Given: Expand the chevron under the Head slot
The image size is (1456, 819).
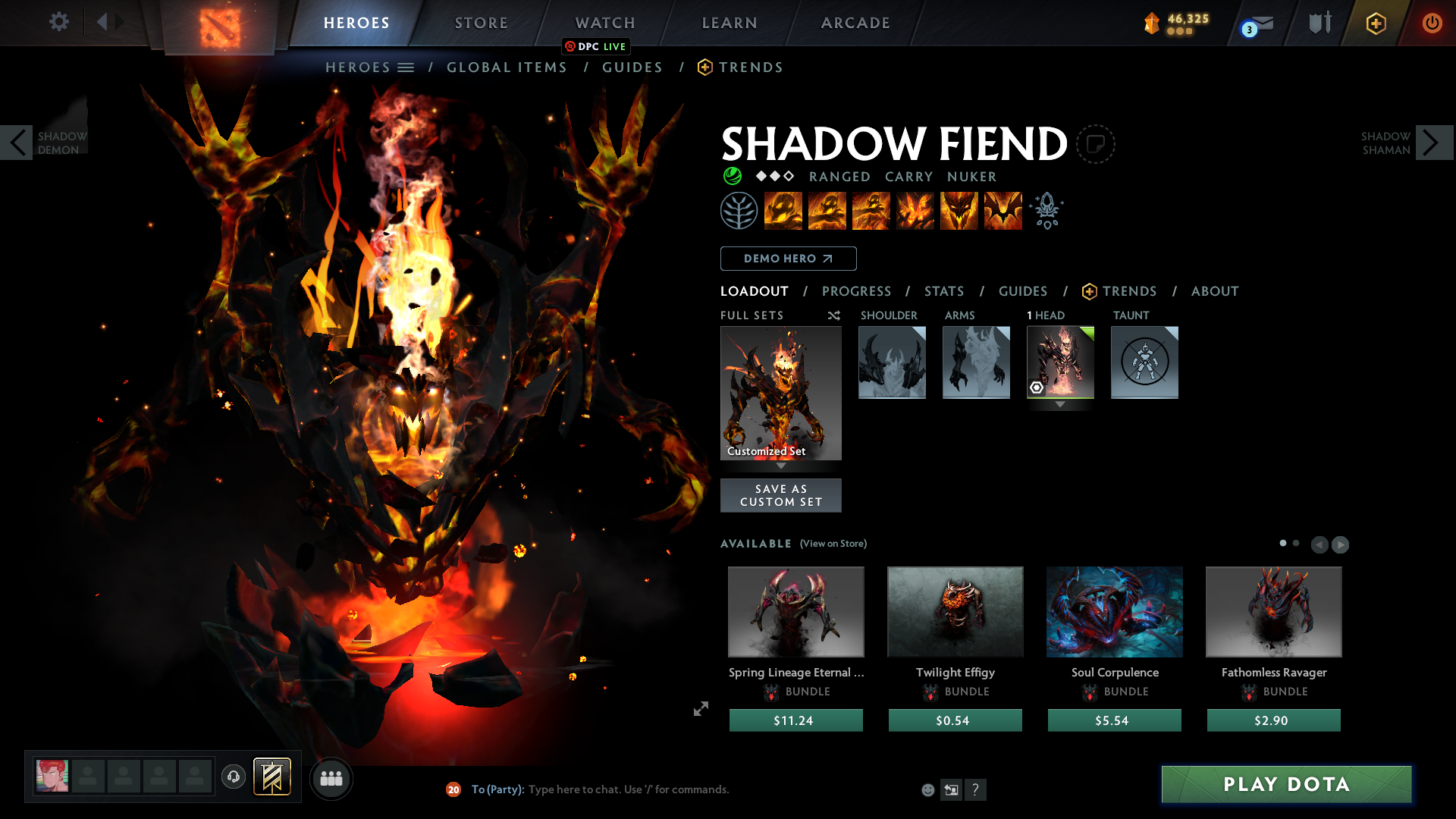Looking at the screenshot, I should pos(1060,404).
